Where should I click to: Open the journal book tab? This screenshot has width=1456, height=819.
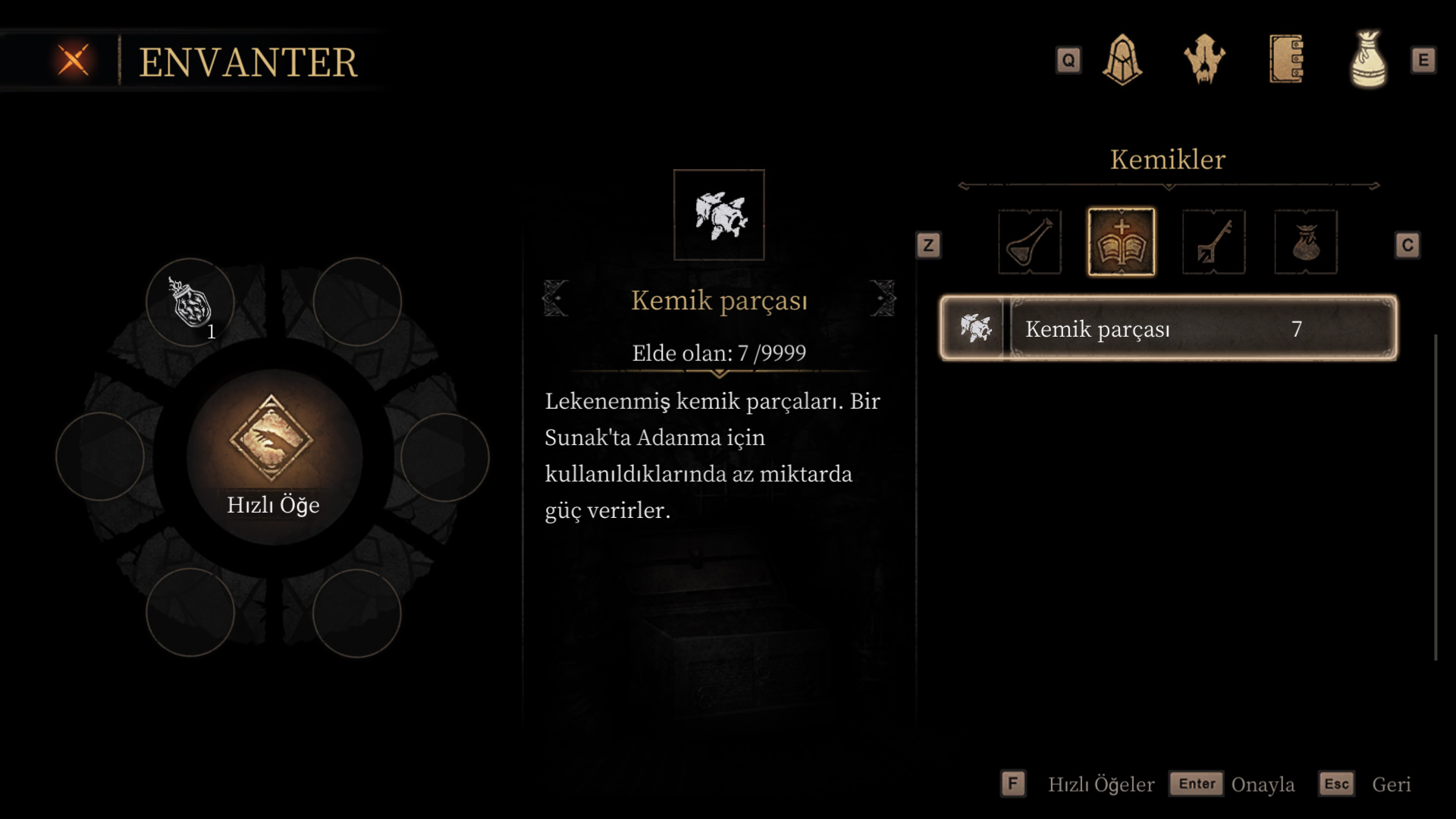(1286, 60)
